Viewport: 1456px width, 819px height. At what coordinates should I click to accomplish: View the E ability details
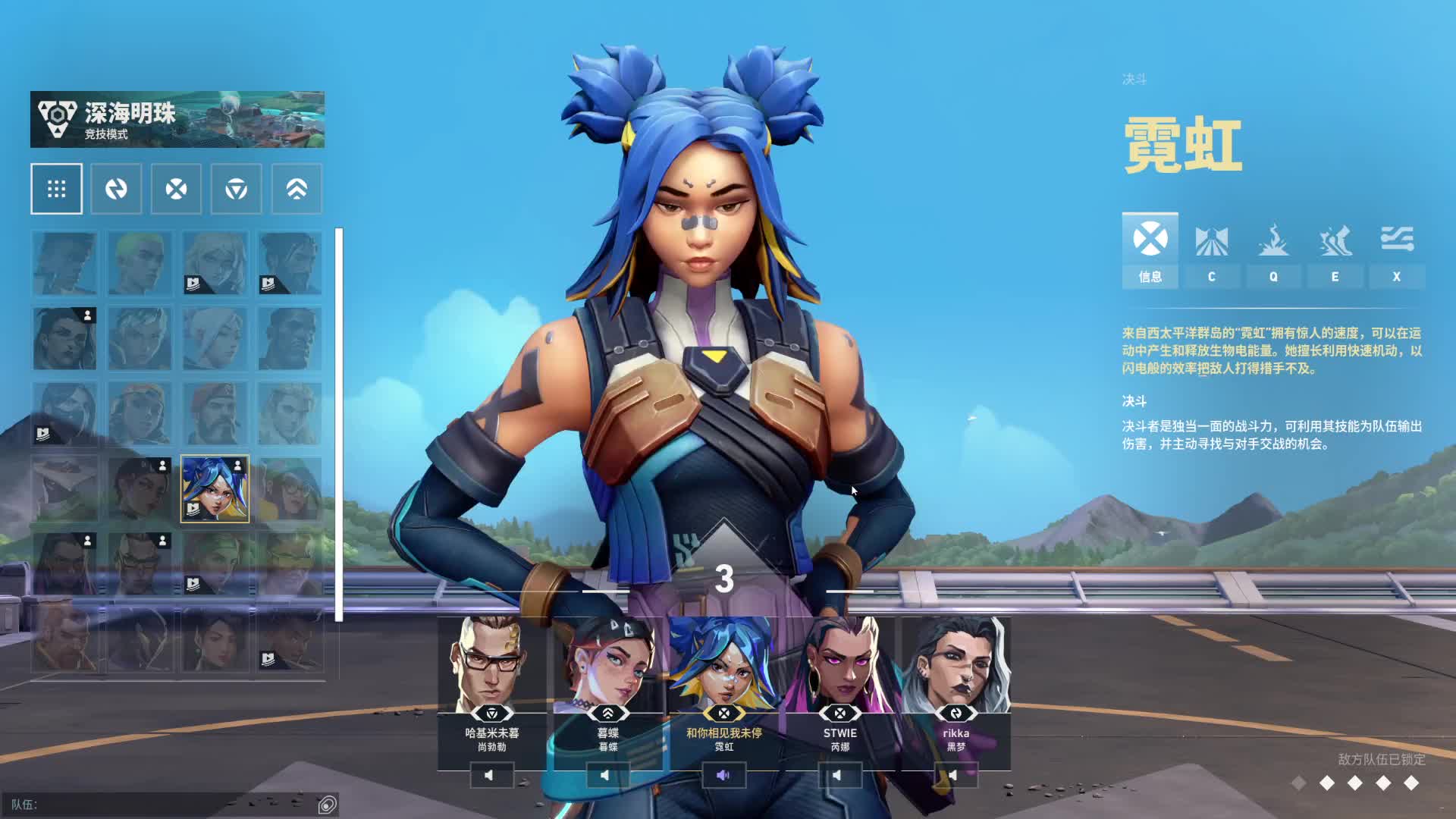(x=1335, y=250)
